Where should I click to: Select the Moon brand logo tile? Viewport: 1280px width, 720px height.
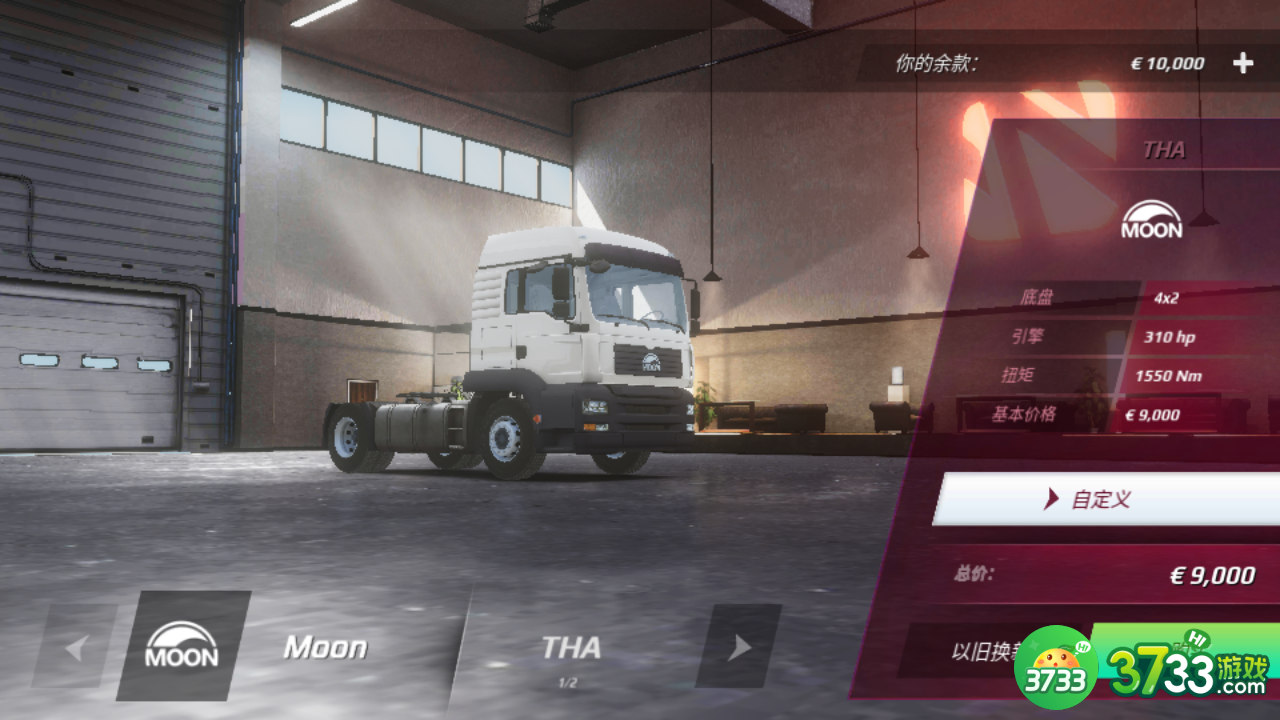(x=182, y=646)
